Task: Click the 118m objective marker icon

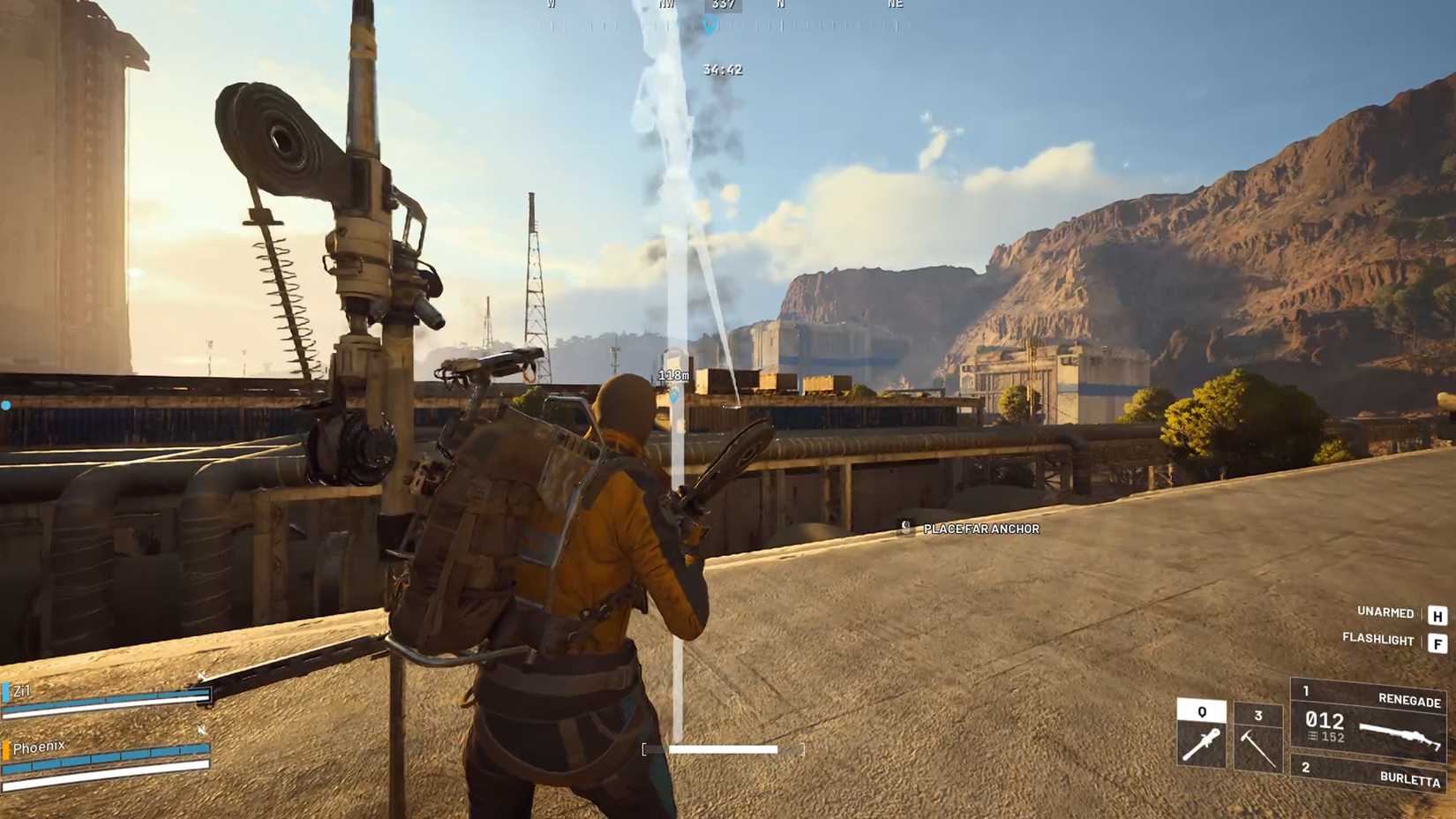Action: pyautogui.click(x=672, y=397)
